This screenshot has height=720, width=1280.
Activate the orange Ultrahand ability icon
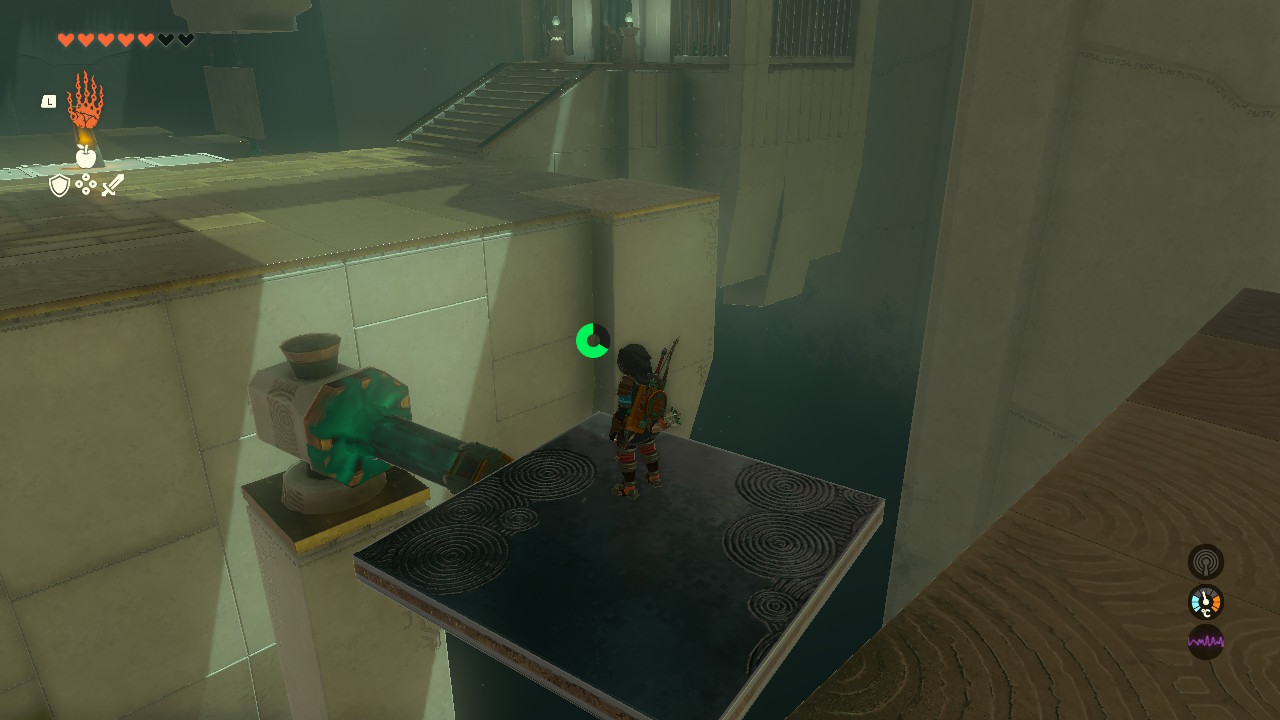[85, 100]
